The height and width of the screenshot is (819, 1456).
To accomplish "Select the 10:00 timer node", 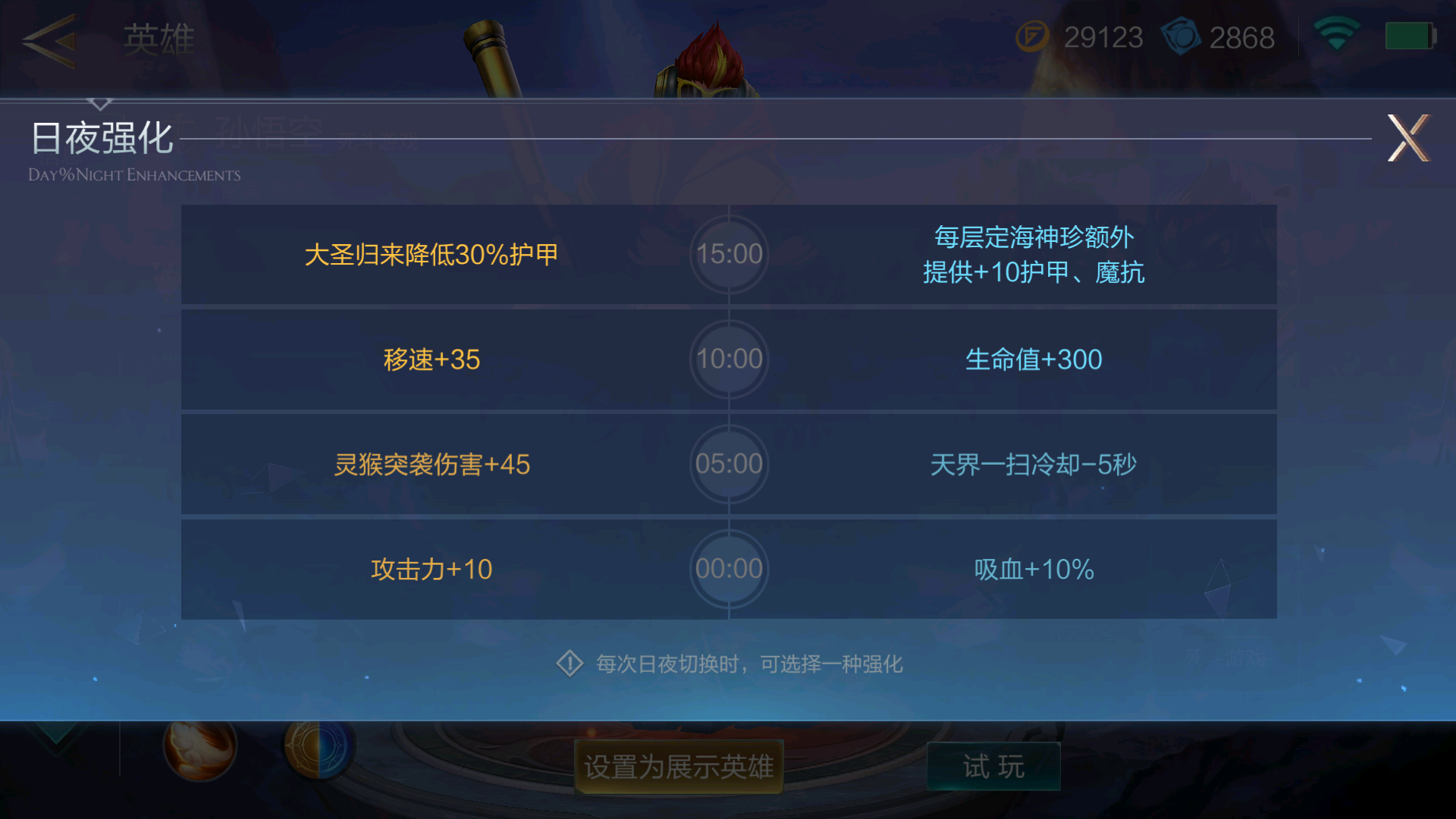I will 728,359.
